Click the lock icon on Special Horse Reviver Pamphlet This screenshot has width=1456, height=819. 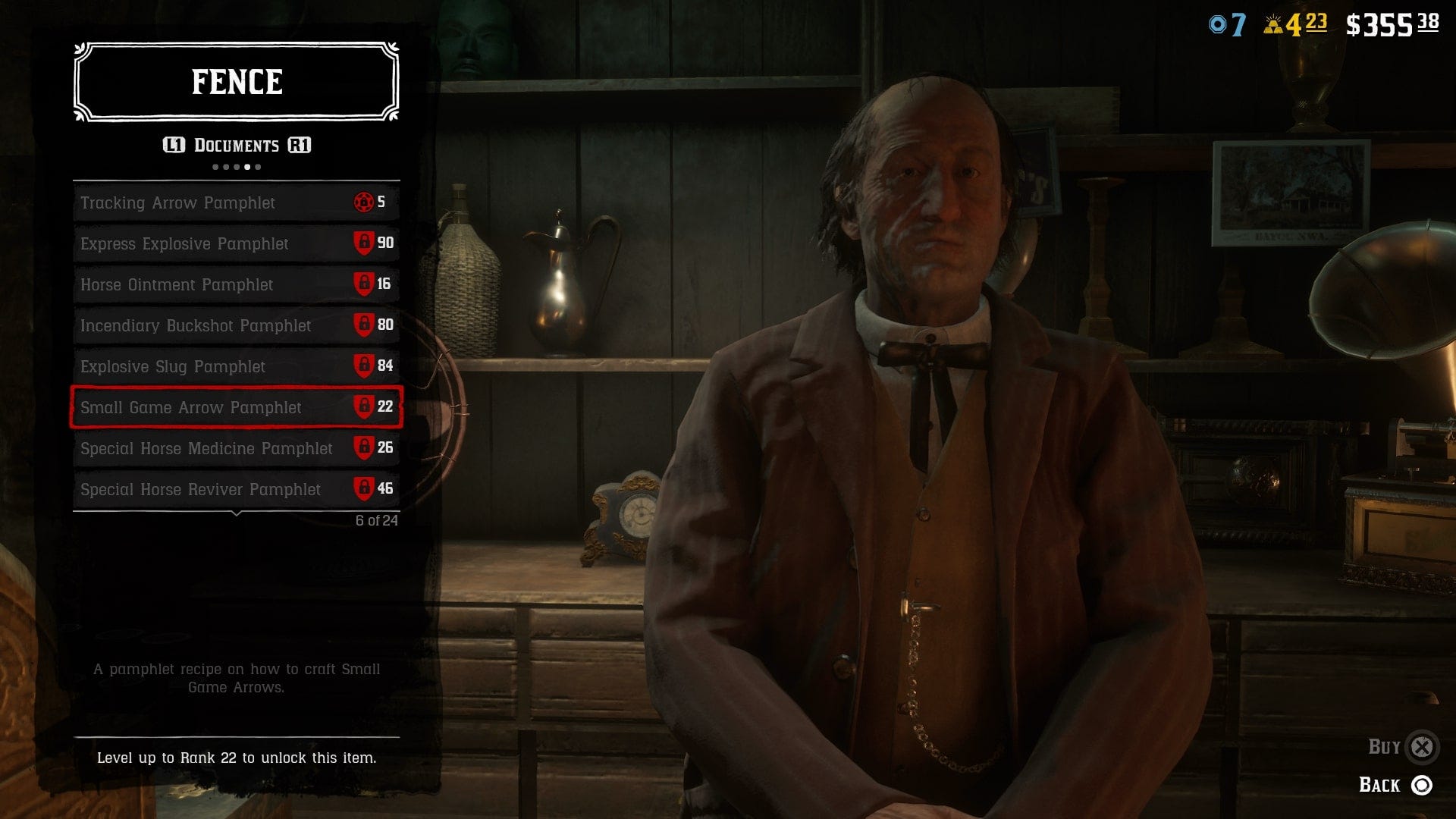point(365,489)
